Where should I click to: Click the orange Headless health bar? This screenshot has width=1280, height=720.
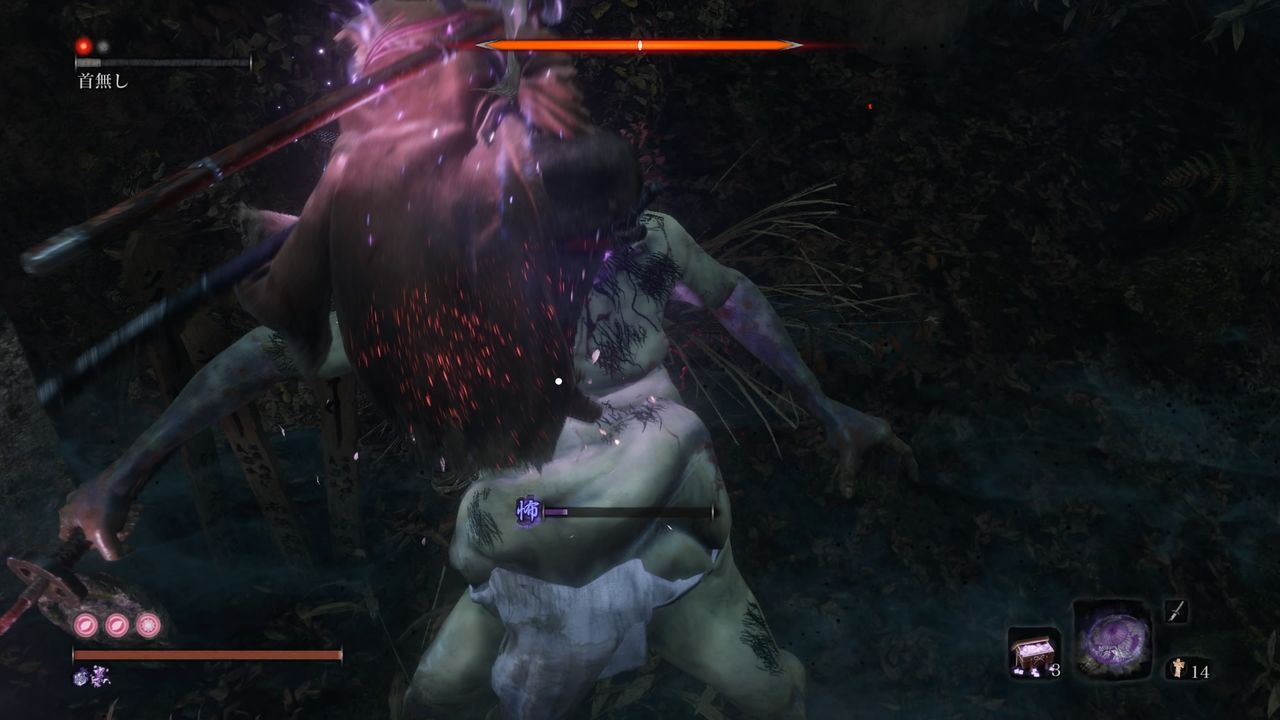(640, 44)
